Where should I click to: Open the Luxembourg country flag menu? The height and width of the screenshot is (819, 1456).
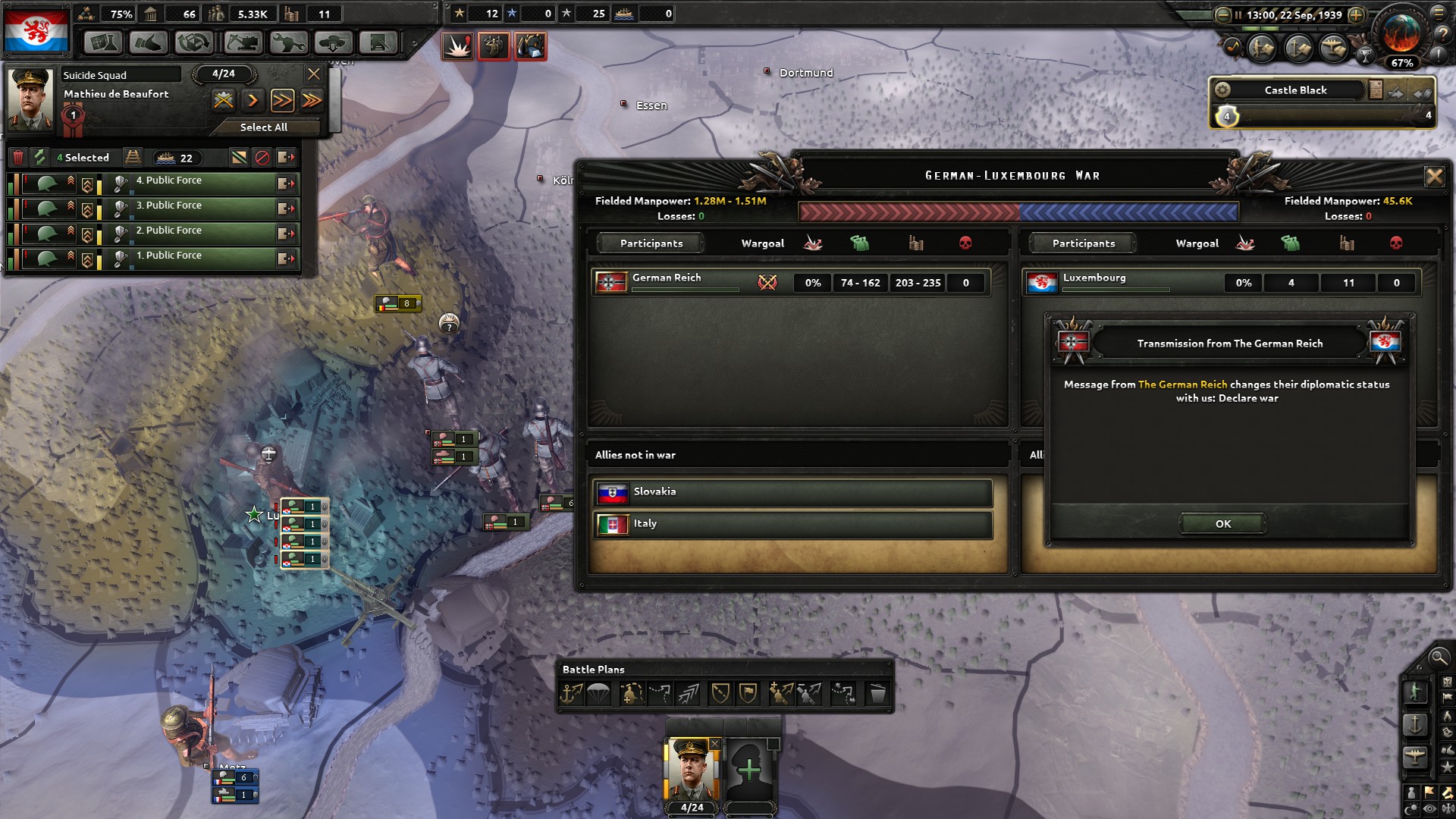pyautogui.click(x=36, y=29)
